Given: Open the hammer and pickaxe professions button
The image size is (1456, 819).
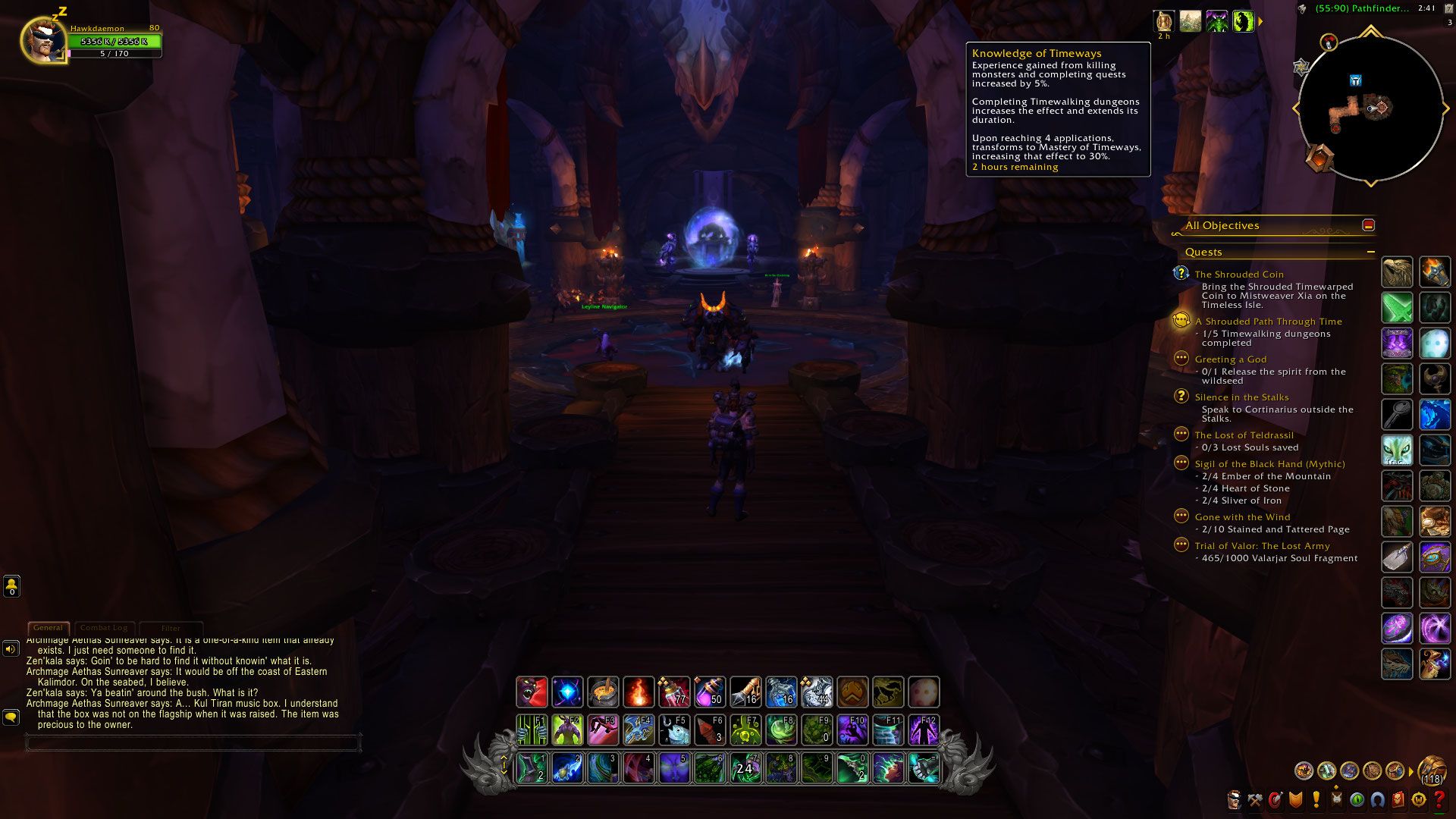Looking at the screenshot, I should (x=1255, y=800).
